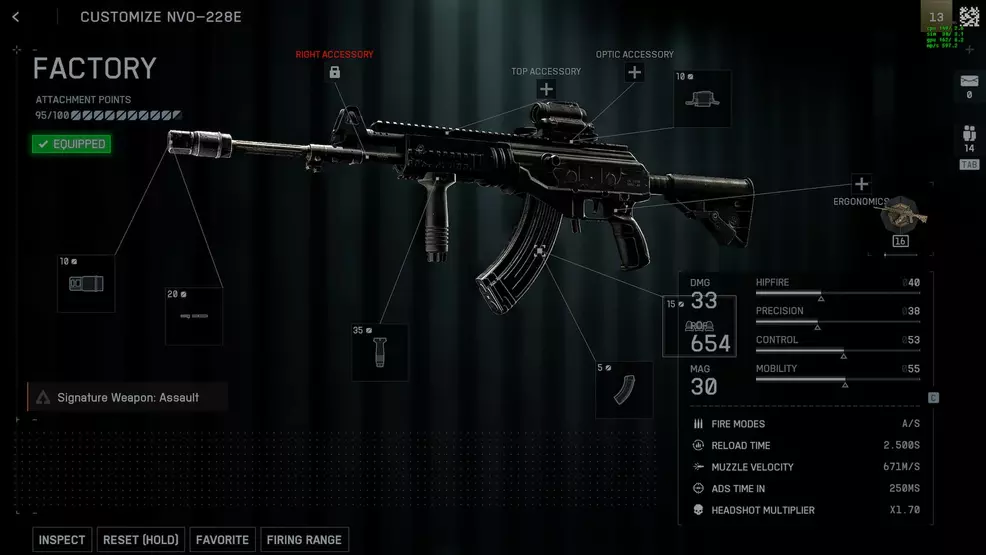This screenshot has width=986, height=555.
Task: Open the mail envelope inbox
Action: click(x=968, y=81)
